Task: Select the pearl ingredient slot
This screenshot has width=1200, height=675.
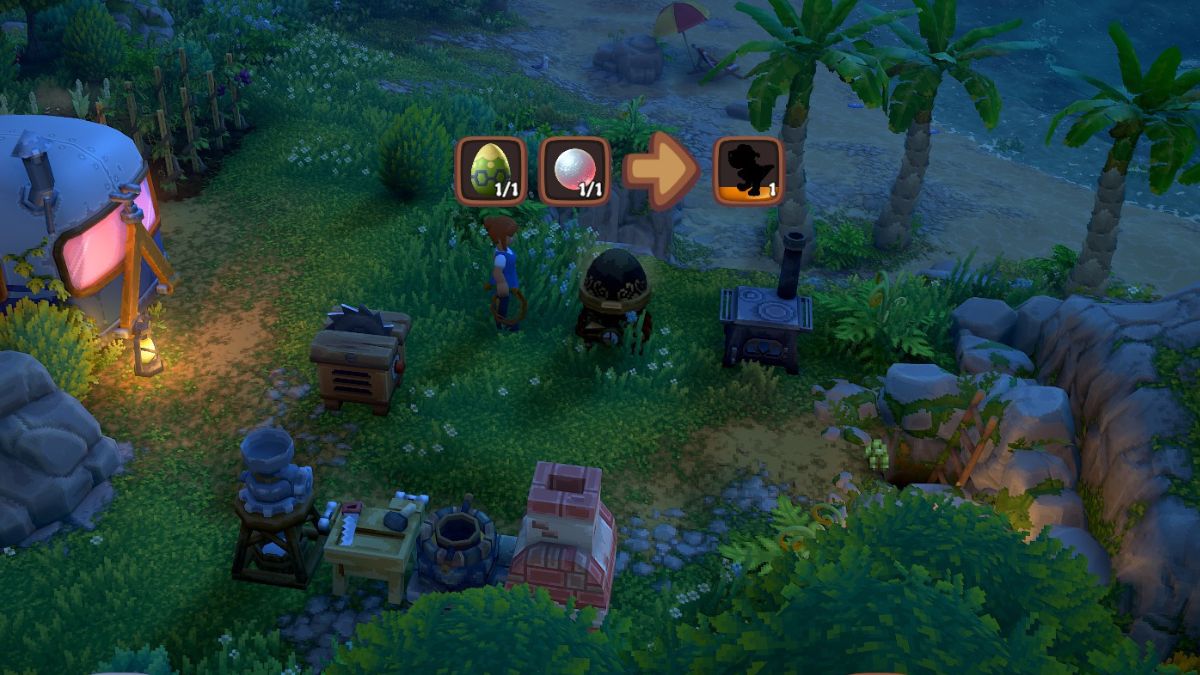Action: click(575, 170)
